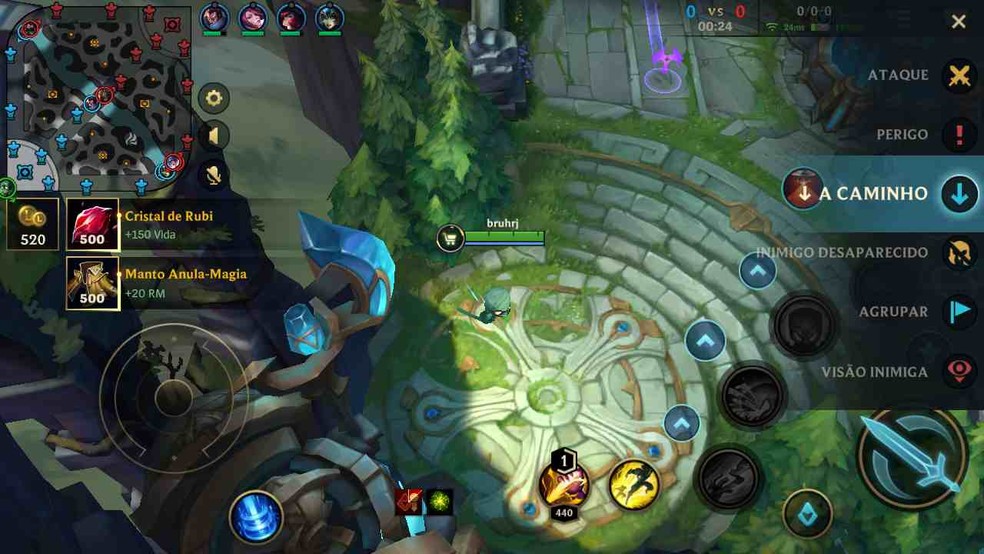Buy the Manto Anula-Magia item
Image resolution: width=984 pixels, height=554 pixels.
tap(93, 282)
